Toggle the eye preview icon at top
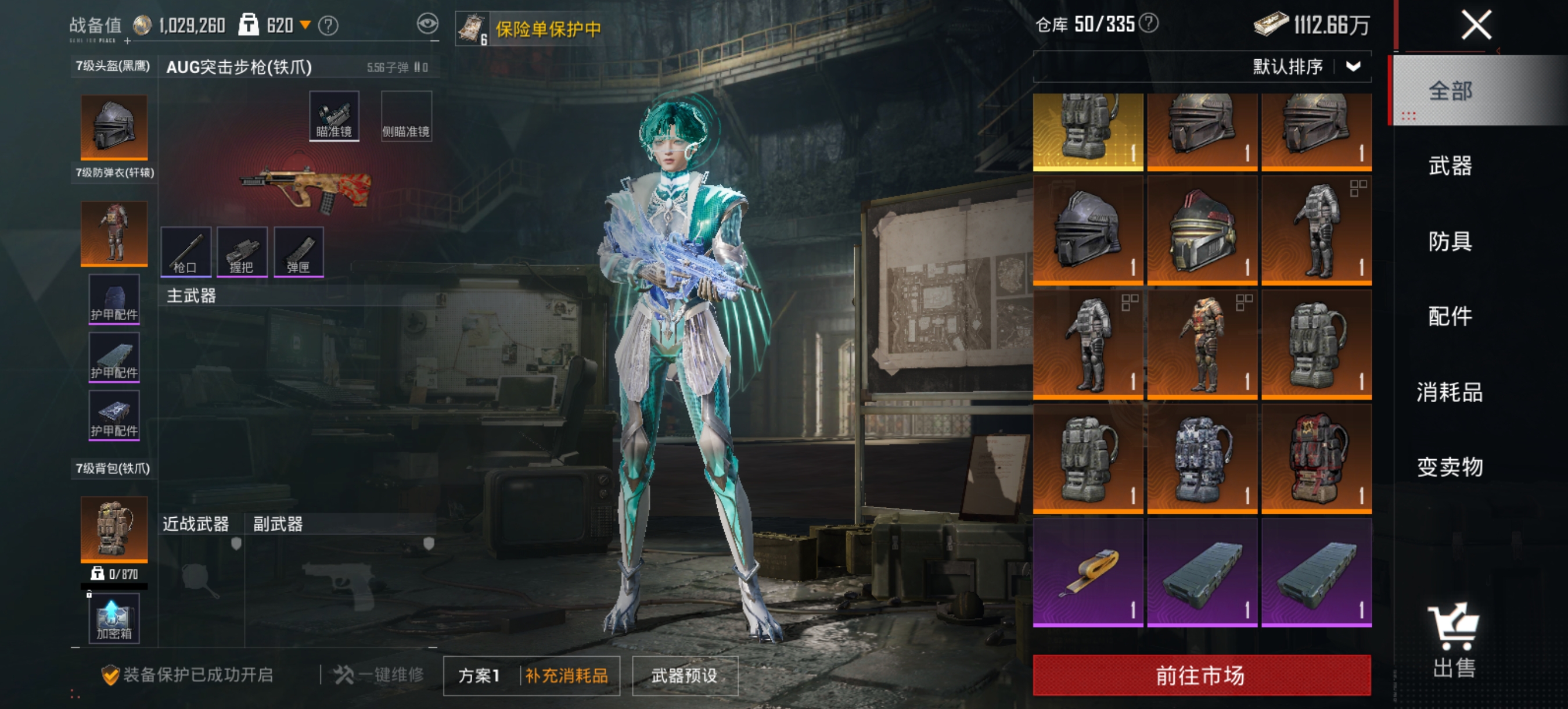 click(x=430, y=23)
